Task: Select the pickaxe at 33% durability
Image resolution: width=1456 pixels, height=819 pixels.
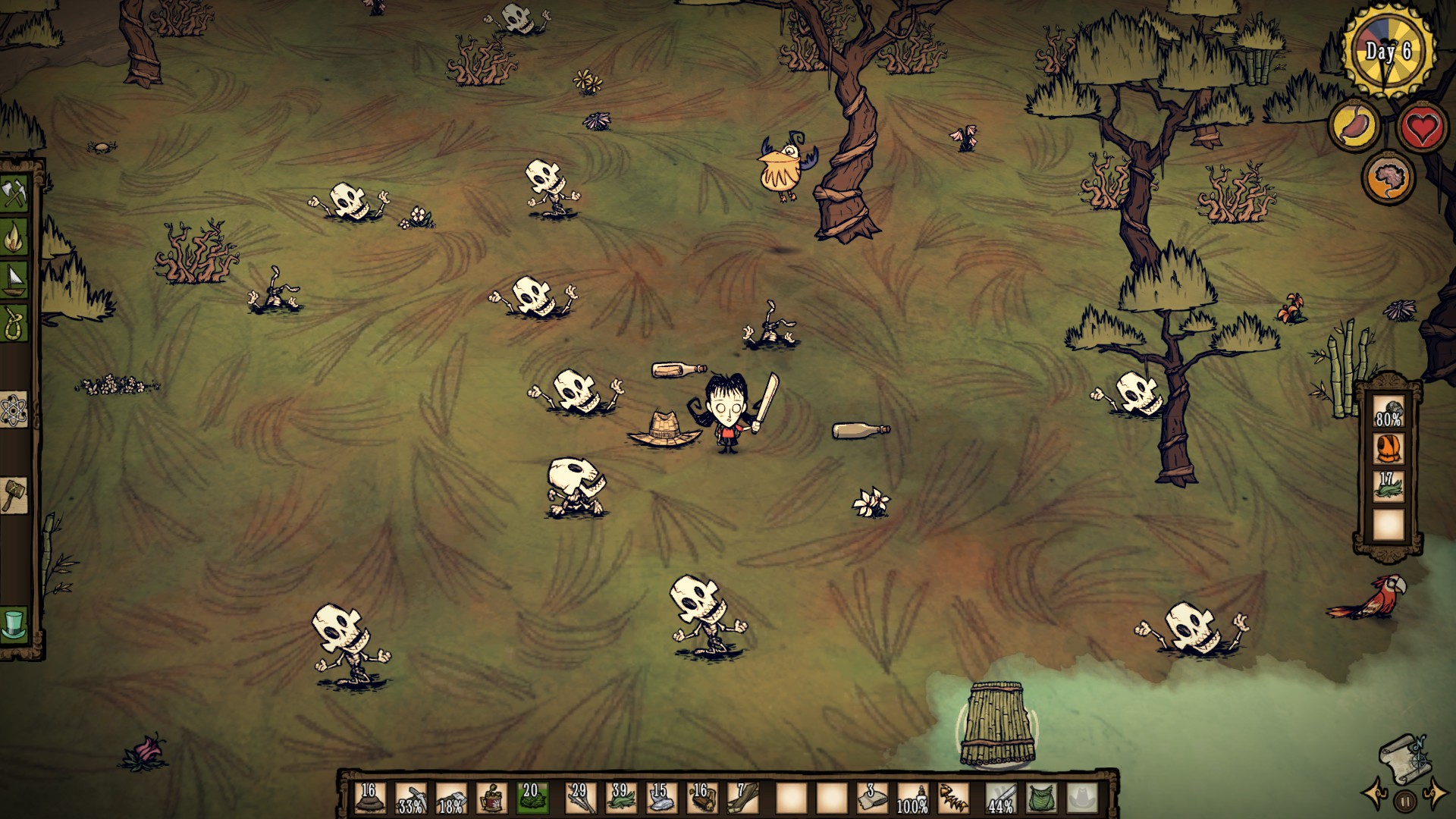Action: tap(410, 799)
